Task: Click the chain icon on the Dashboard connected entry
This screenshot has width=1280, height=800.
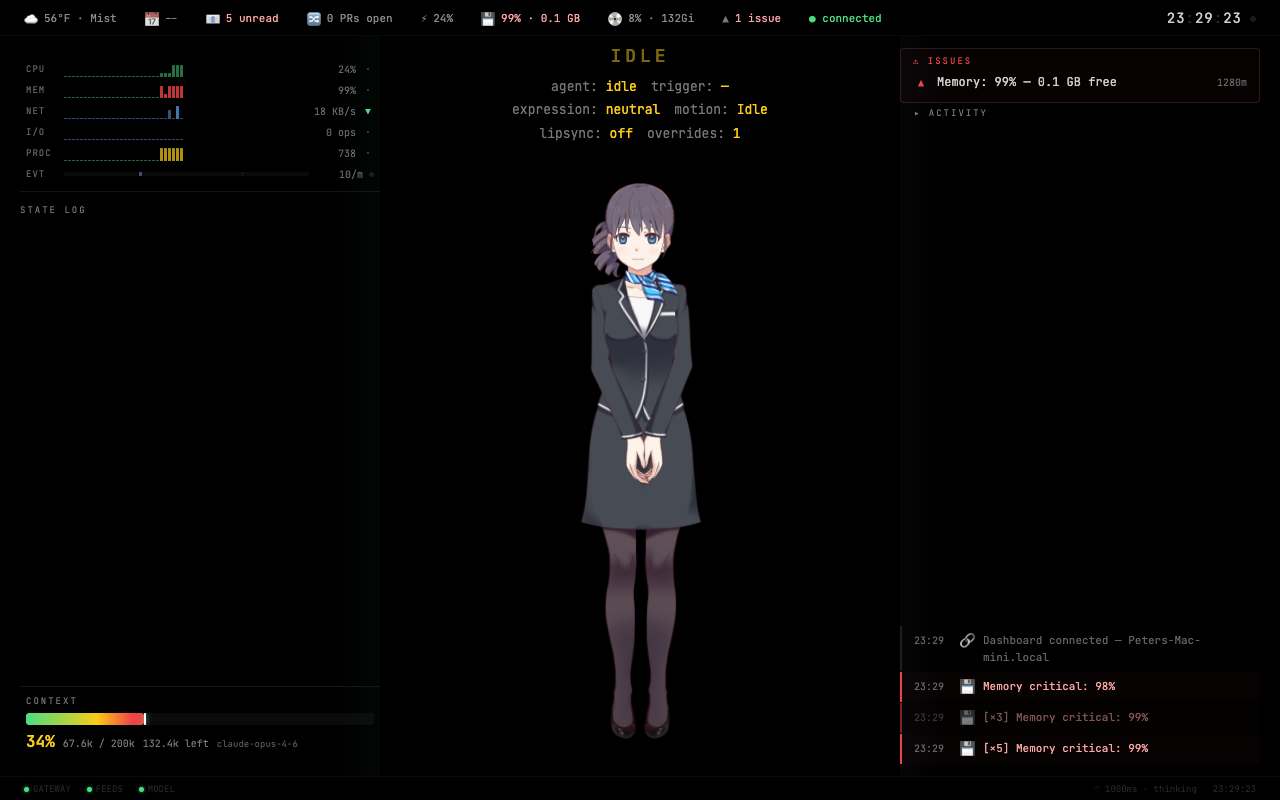Action: tap(967, 640)
